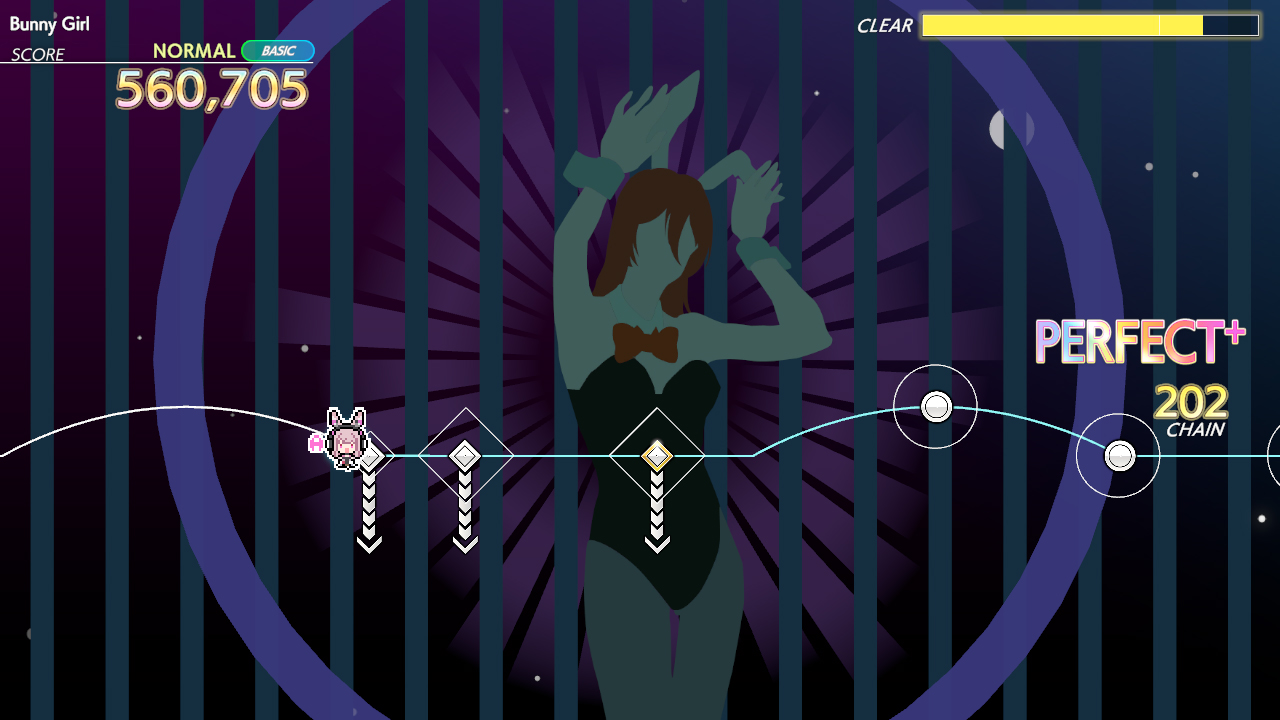
Task: Collapse the leftmost note's arrow column
Action: 370,512
